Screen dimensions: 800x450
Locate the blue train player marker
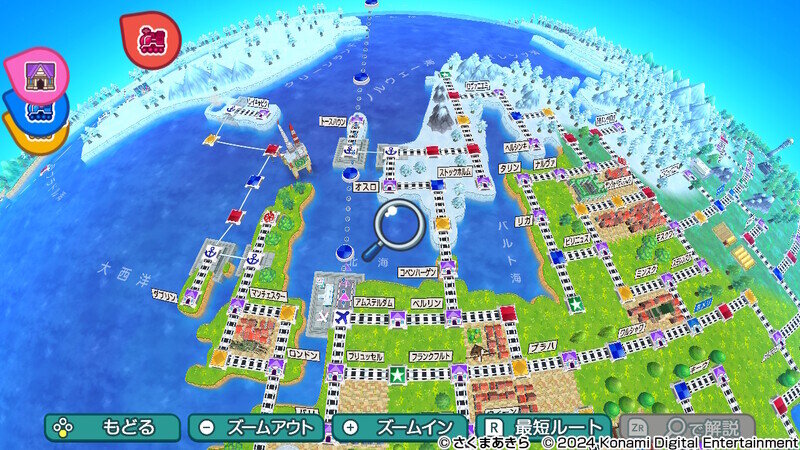point(38,111)
